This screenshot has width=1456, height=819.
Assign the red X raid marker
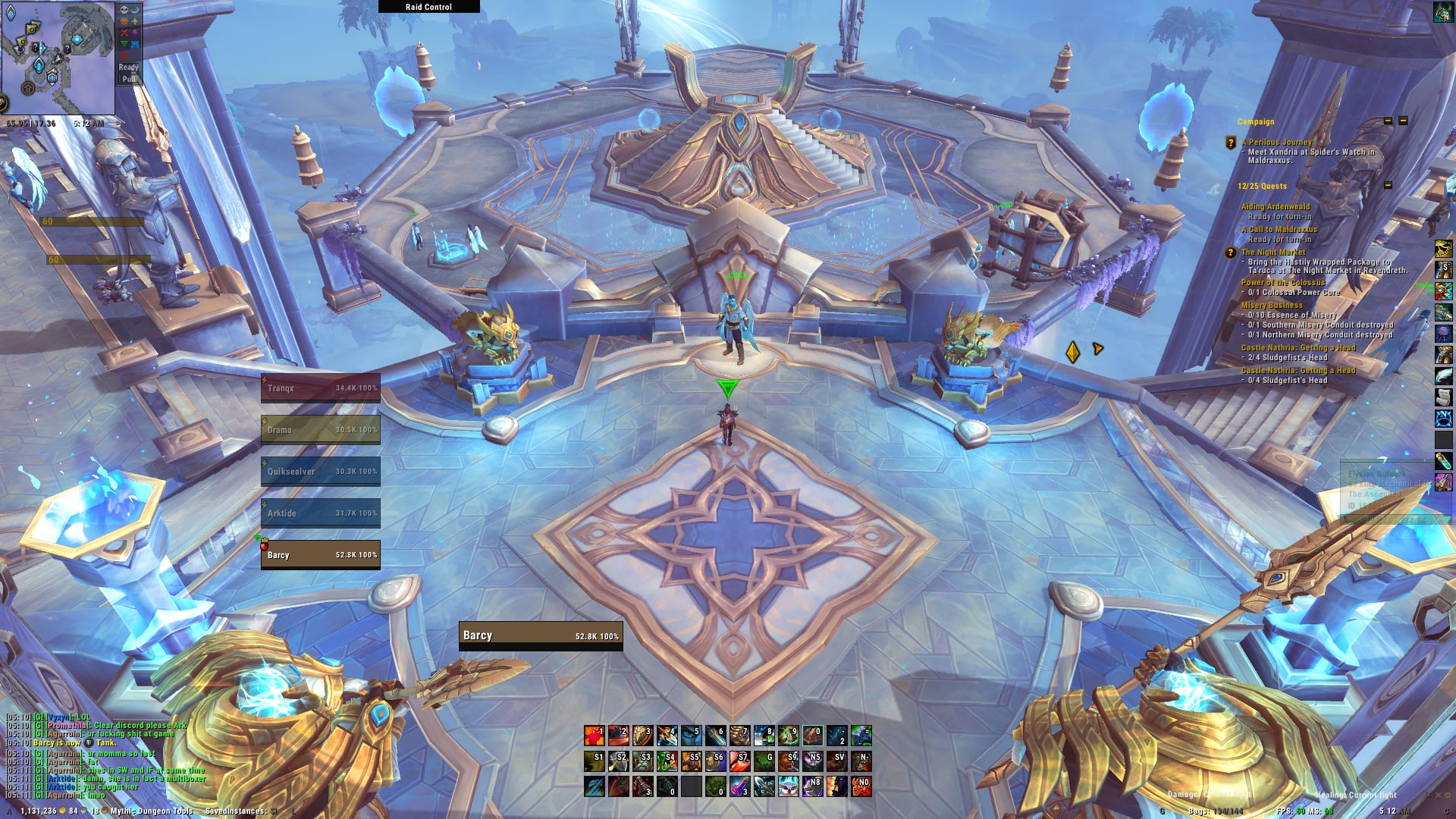124,33
